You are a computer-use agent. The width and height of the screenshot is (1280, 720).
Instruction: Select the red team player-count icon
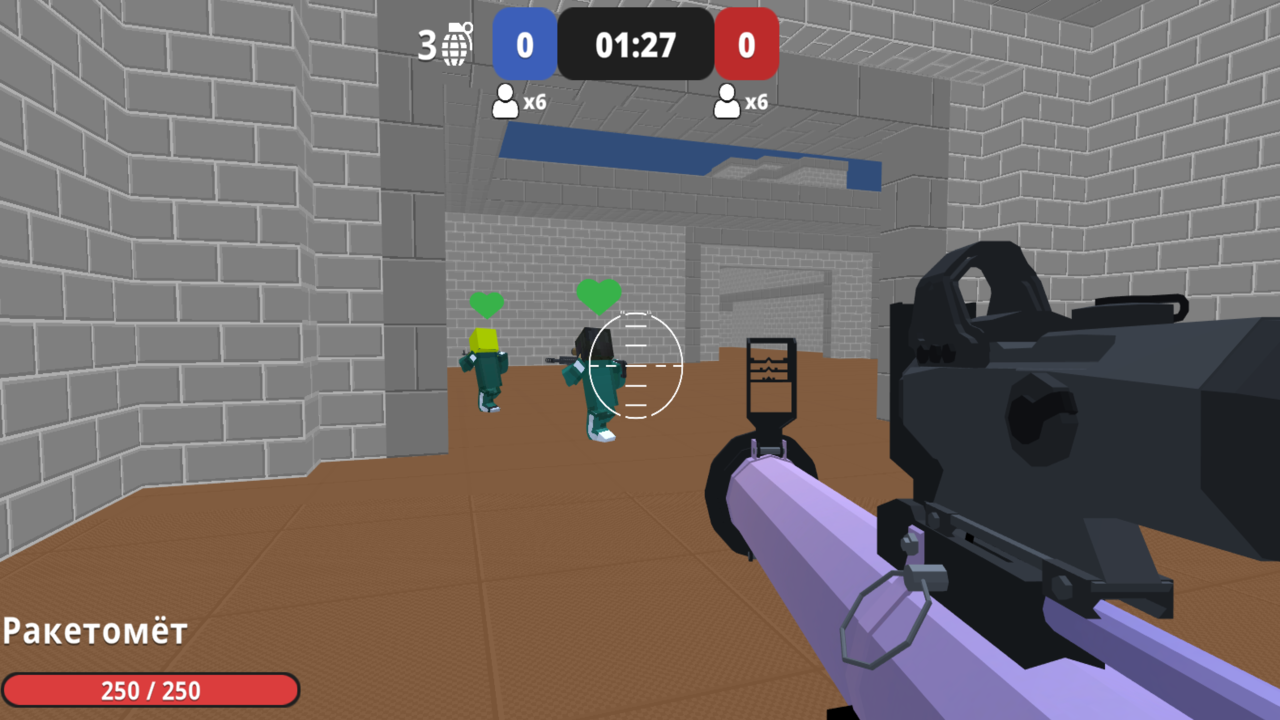726,101
